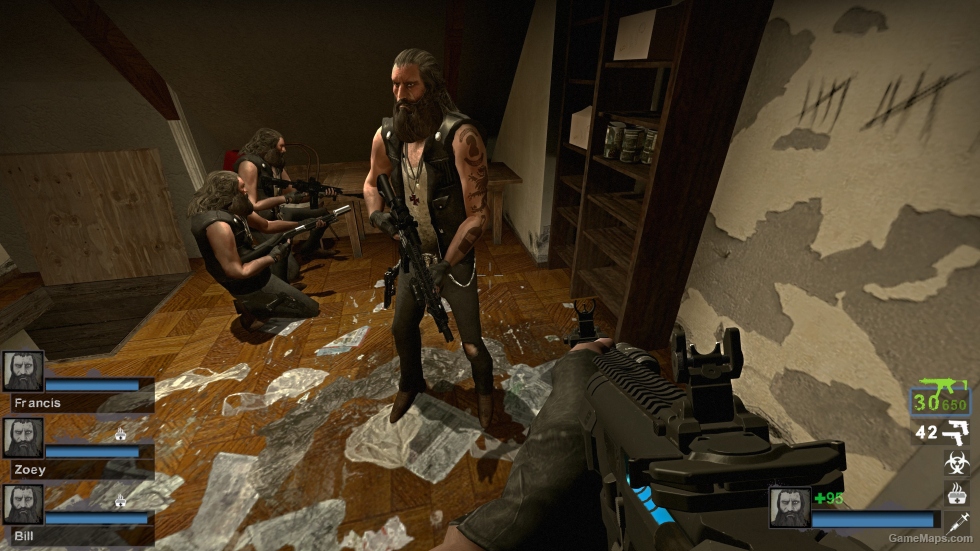Click your own survivor portrait
The width and height of the screenshot is (980, 551).
pyautogui.click(x=789, y=507)
